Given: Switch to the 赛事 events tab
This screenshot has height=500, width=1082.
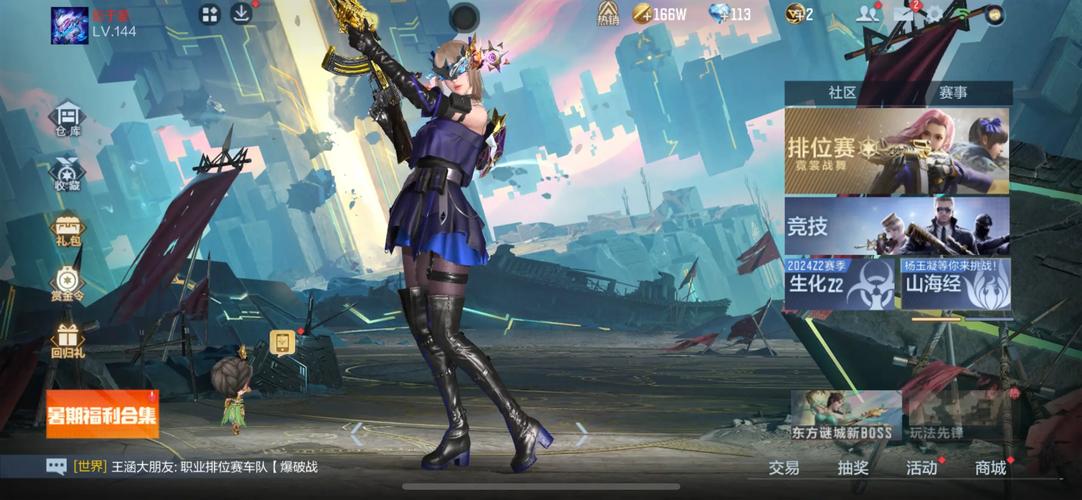Looking at the screenshot, I should click(952, 93).
